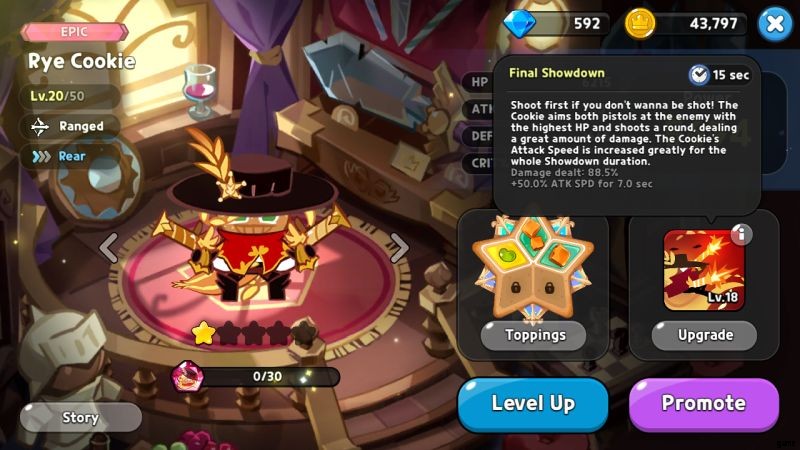The image size is (800, 450).
Task: Tap the Level Up button
Action: point(533,404)
